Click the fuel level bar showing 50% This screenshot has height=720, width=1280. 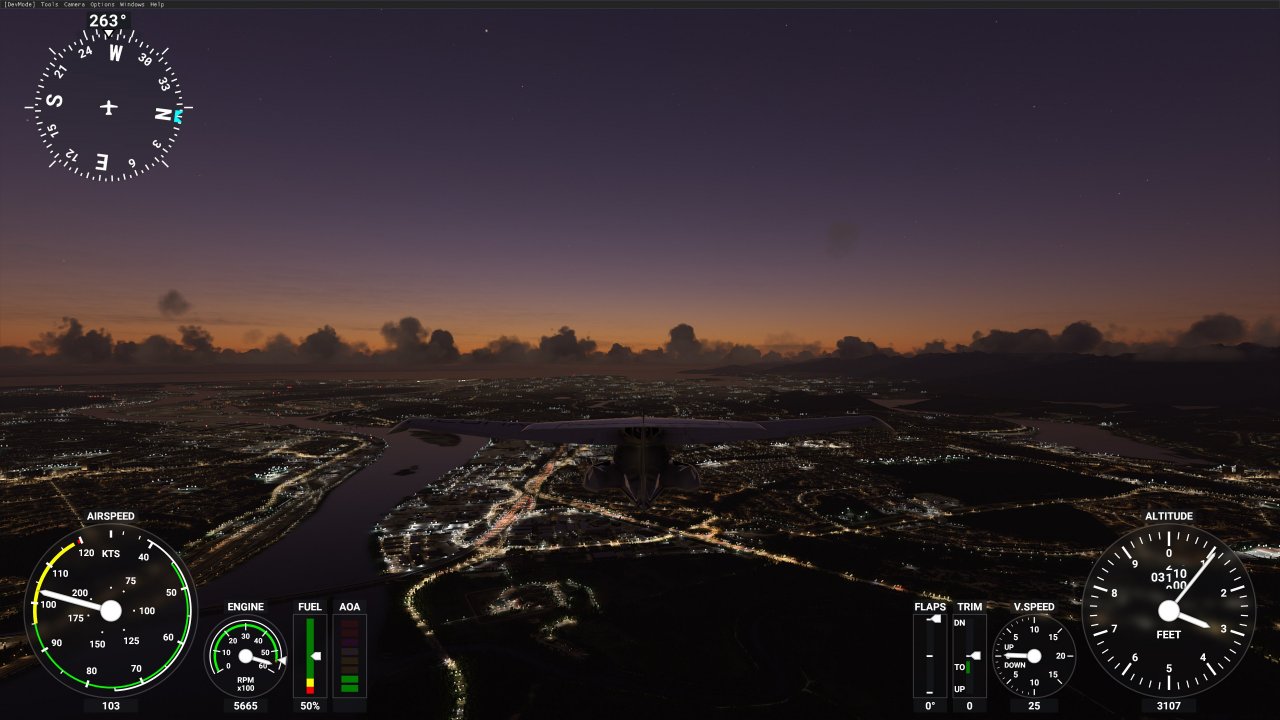point(309,705)
